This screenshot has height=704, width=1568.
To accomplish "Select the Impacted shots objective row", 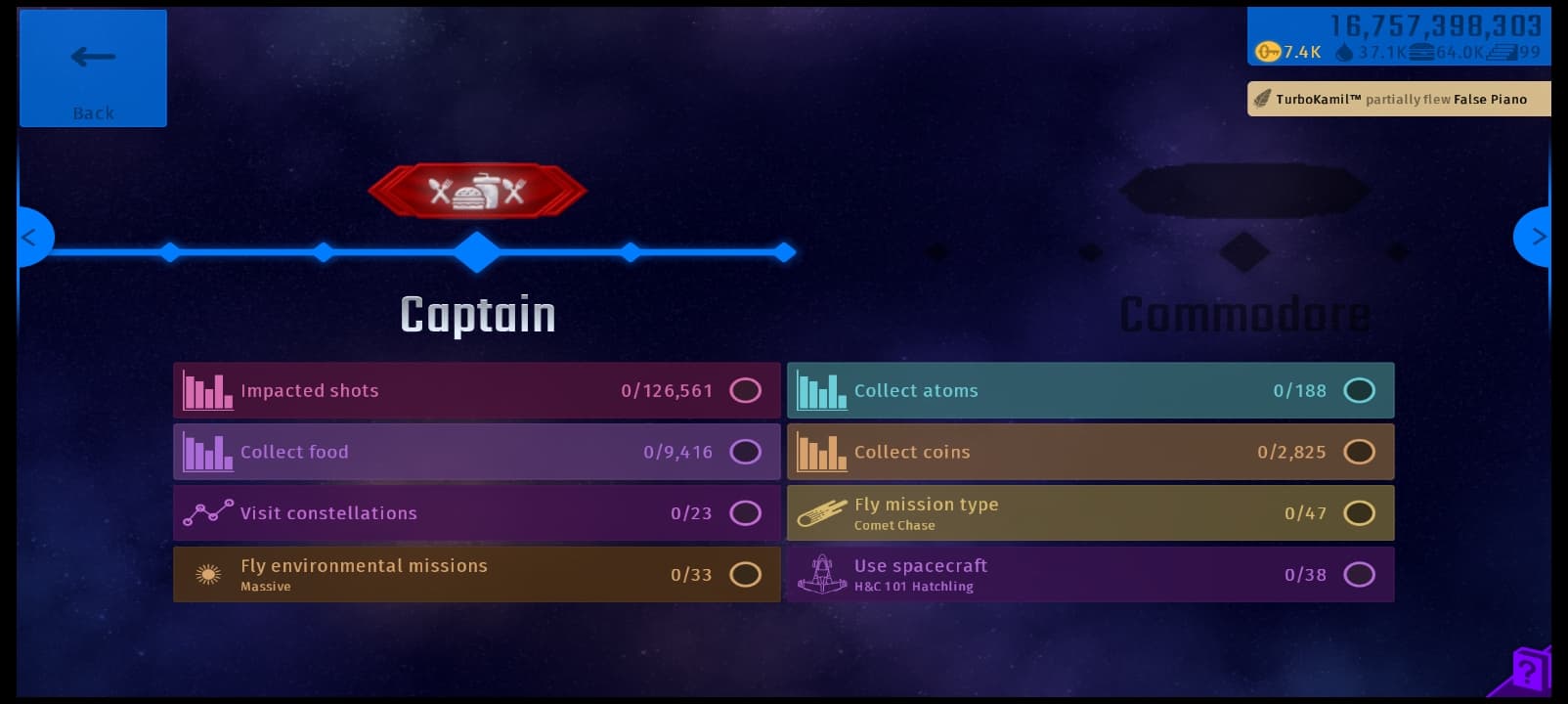I will pyautogui.click(x=476, y=390).
